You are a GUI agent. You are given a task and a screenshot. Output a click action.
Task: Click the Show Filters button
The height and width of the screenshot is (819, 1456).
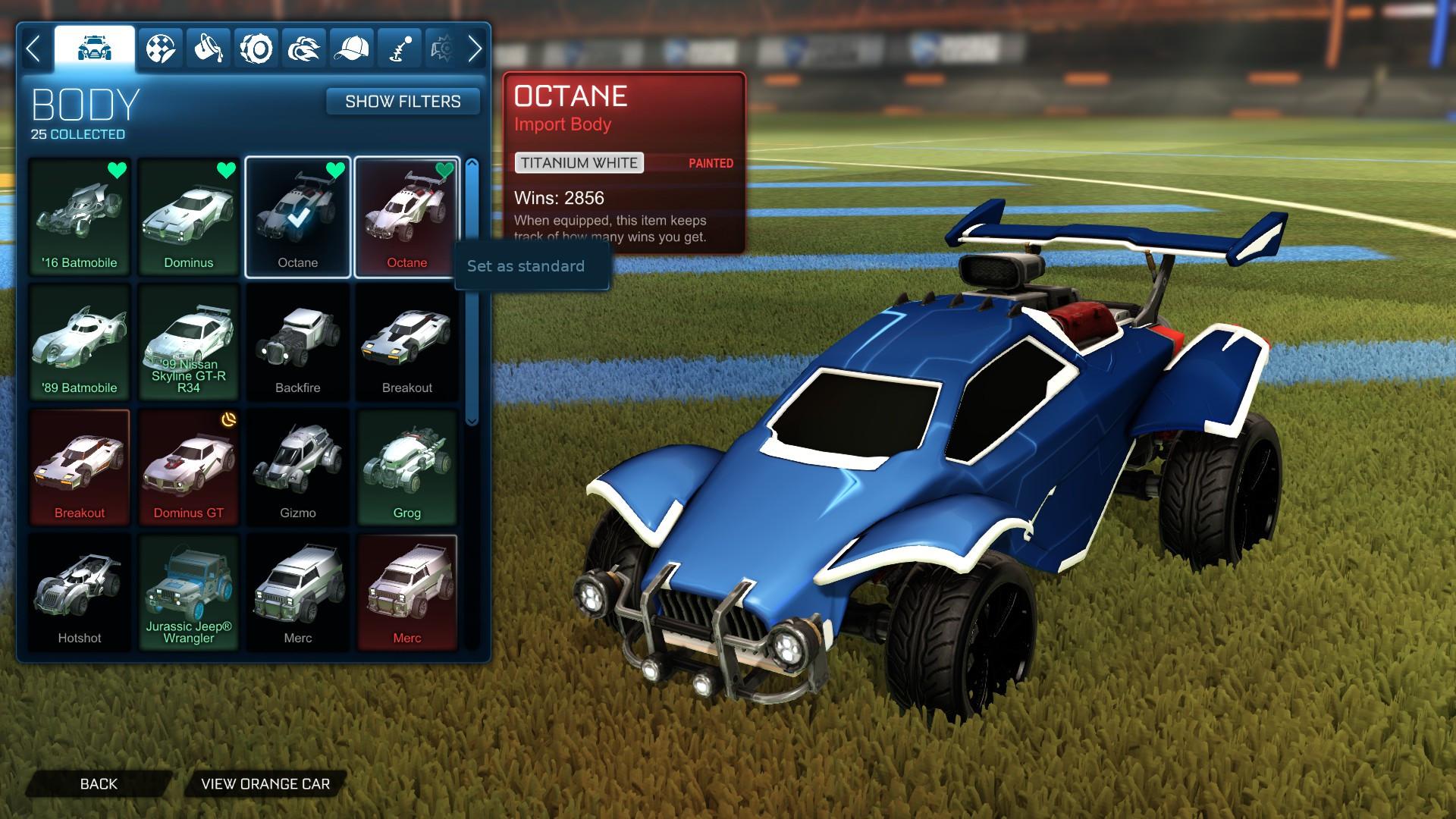[x=403, y=102]
